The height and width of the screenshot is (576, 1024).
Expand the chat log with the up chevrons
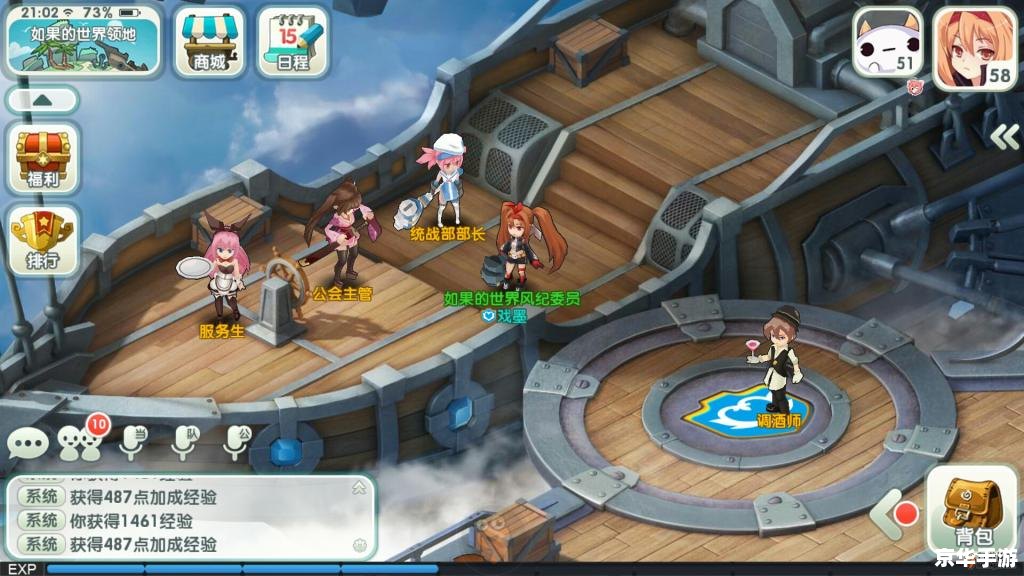(x=359, y=488)
